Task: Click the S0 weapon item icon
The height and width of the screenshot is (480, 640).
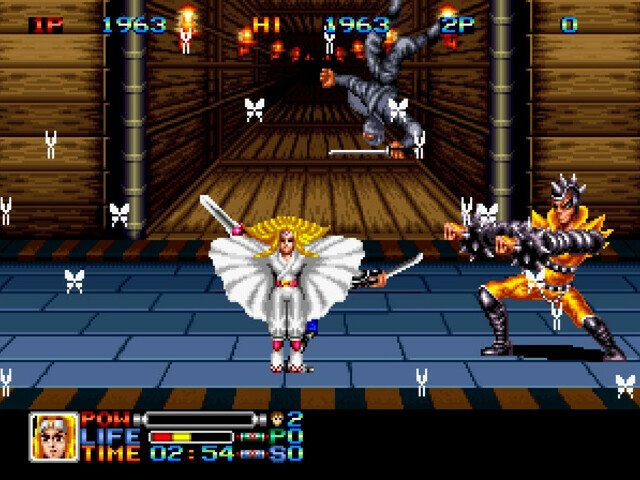Action: (x=254, y=454)
